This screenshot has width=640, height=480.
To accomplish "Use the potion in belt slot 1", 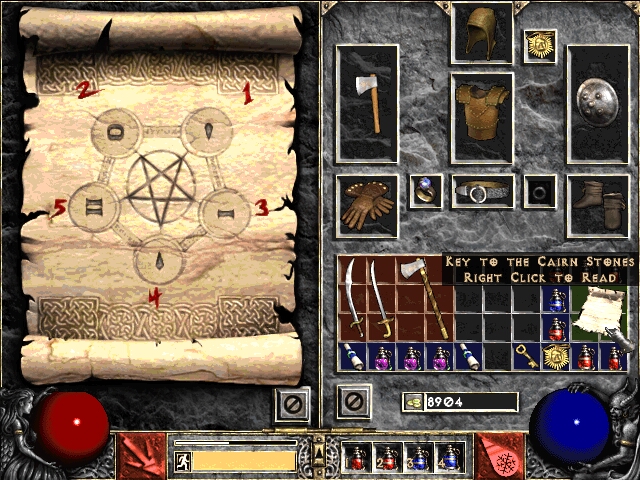I will tap(355, 457).
